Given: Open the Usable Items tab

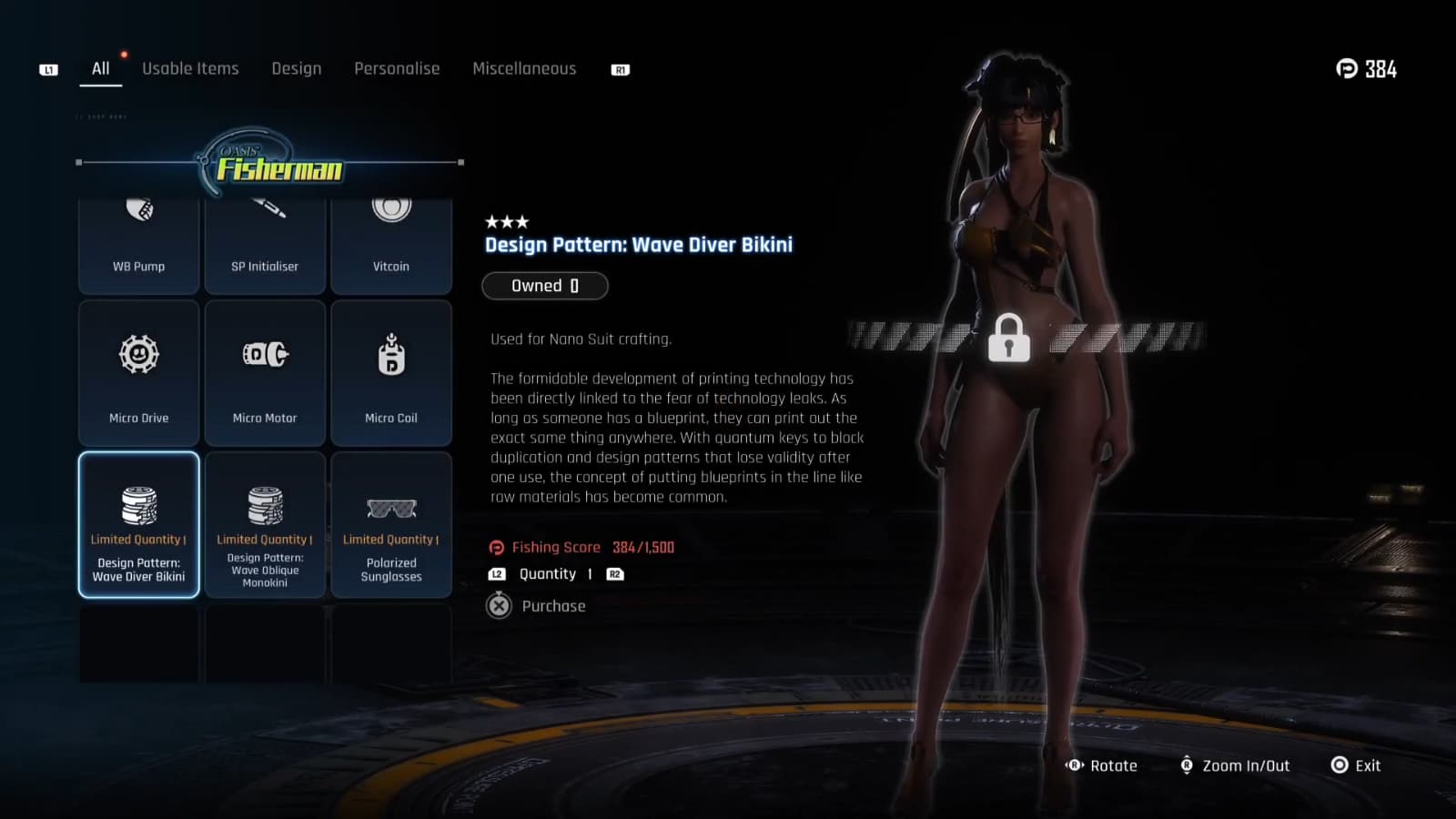Looking at the screenshot, I should click(x=190, y=69).
